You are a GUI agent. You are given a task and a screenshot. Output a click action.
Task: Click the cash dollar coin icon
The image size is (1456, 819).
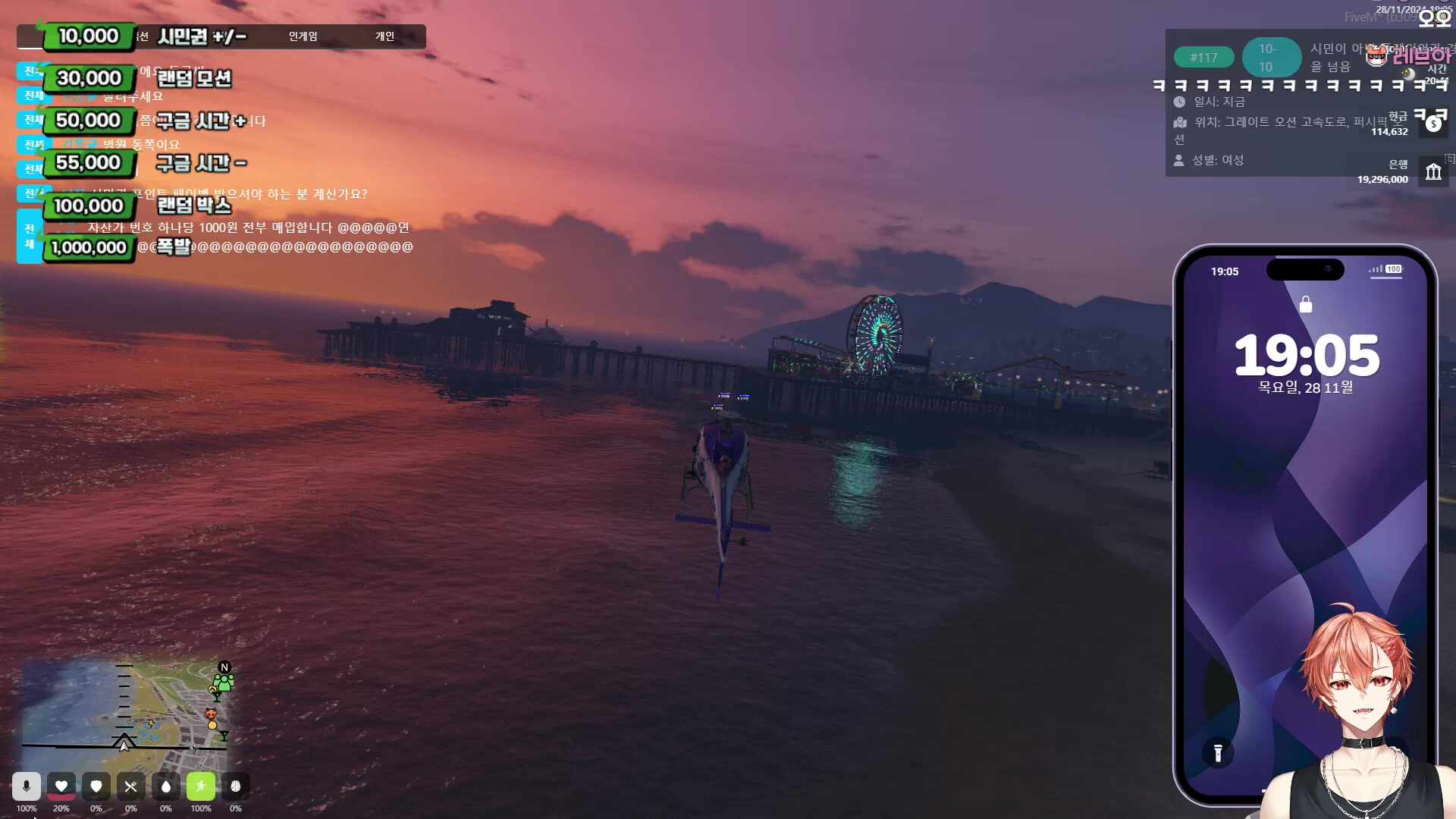click(1432, 124)
